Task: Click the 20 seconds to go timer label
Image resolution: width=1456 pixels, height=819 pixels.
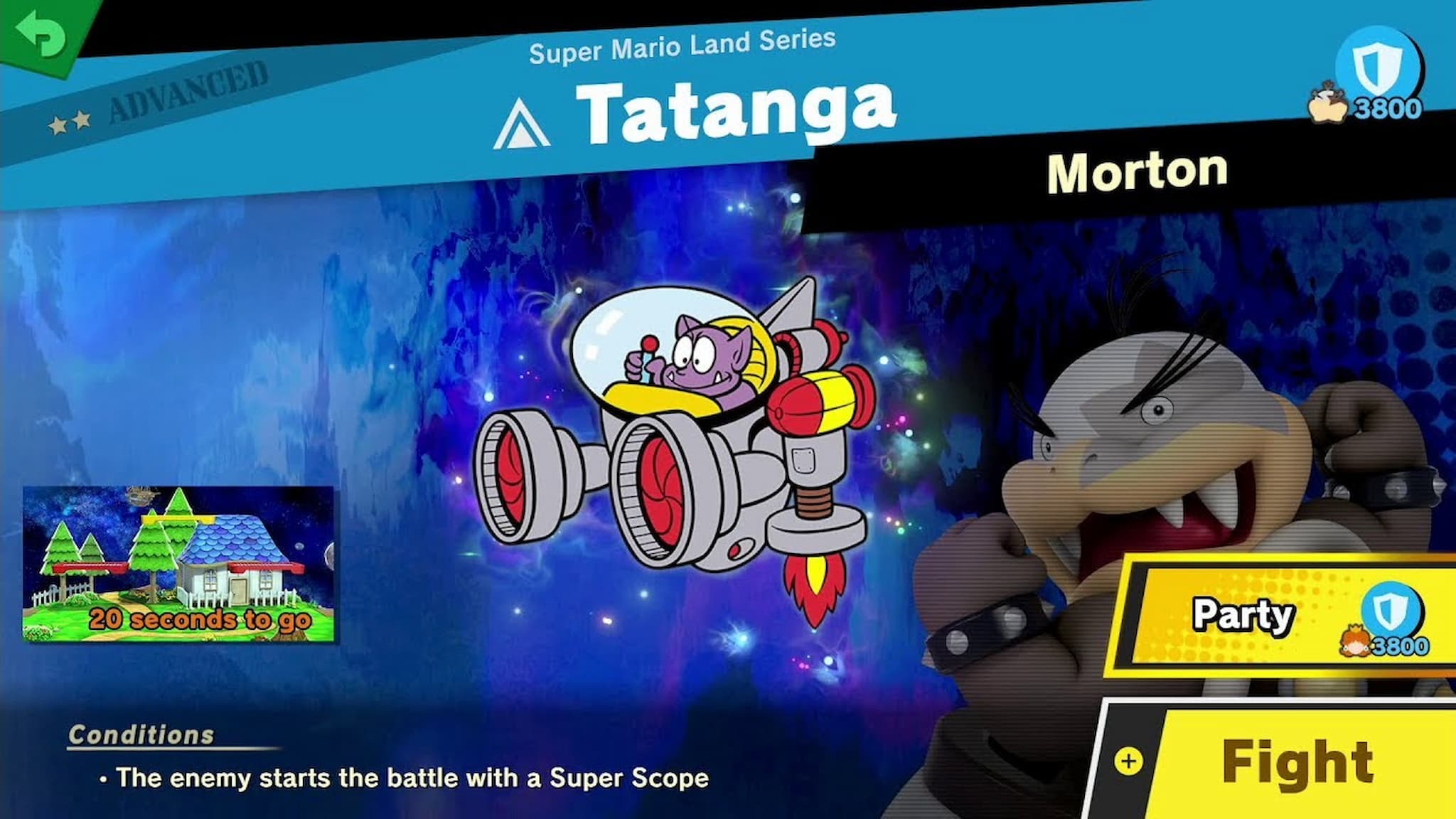Action: 201,621
